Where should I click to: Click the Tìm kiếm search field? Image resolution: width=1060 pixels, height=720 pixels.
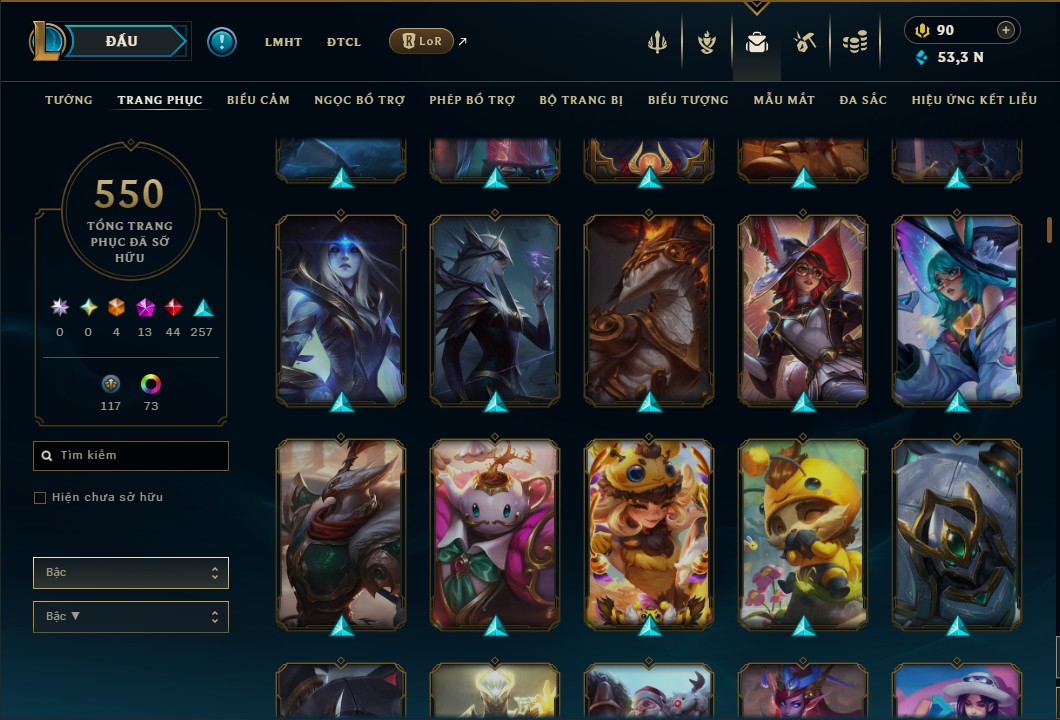[131, 456]
